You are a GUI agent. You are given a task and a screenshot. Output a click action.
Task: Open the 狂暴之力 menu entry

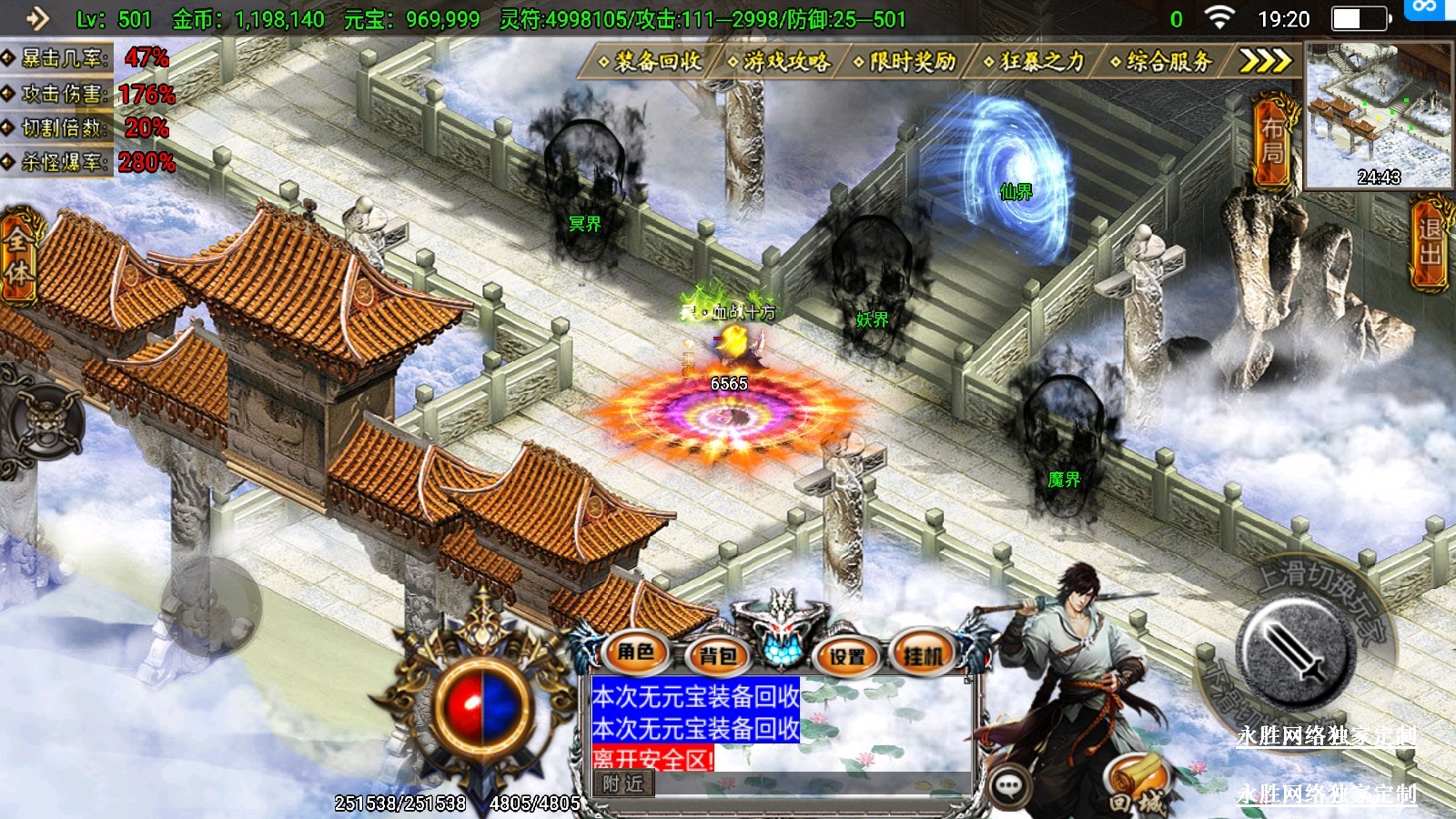(1035, 61)
